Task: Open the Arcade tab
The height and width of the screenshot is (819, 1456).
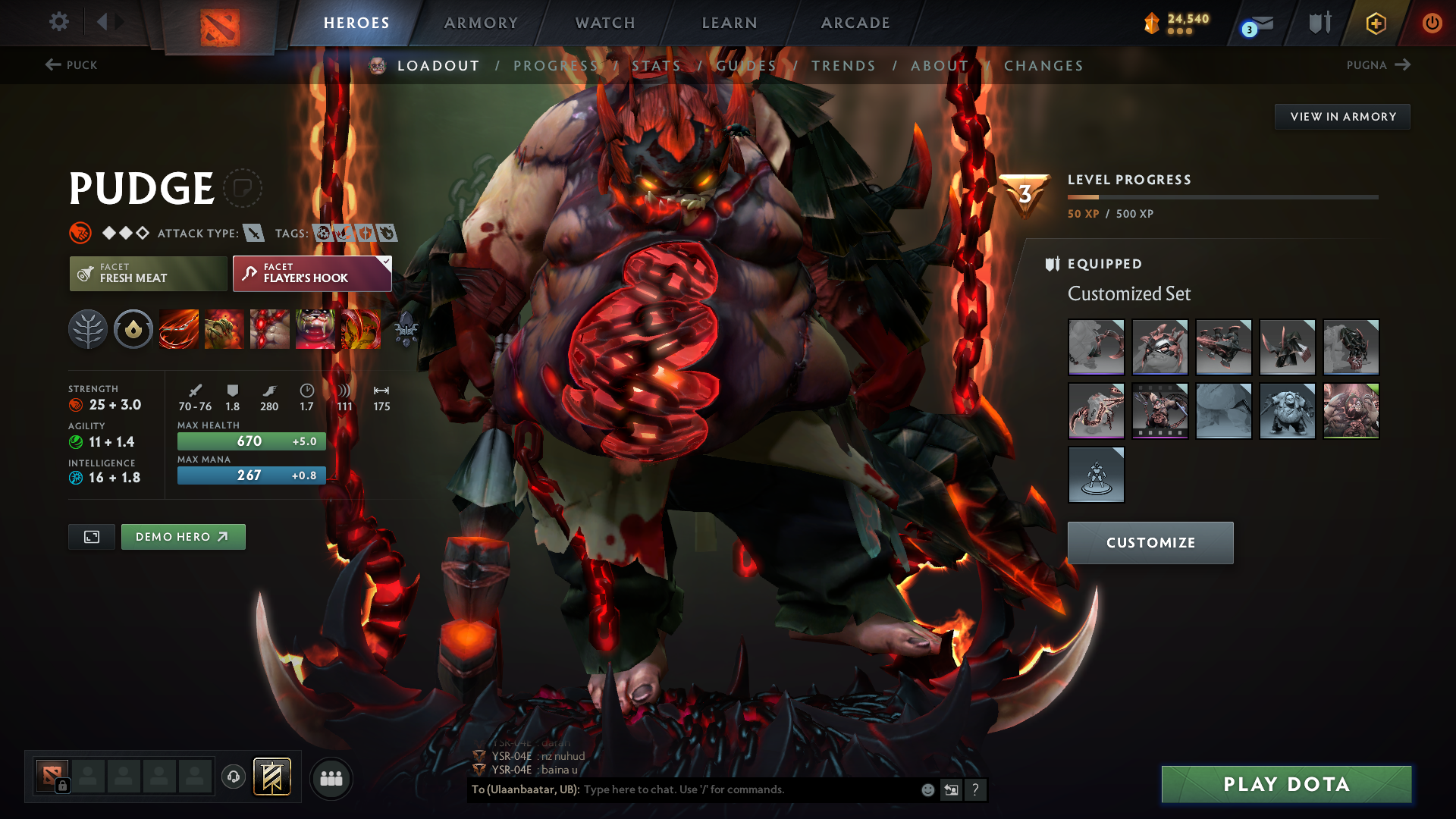Action: pos(855,23)
